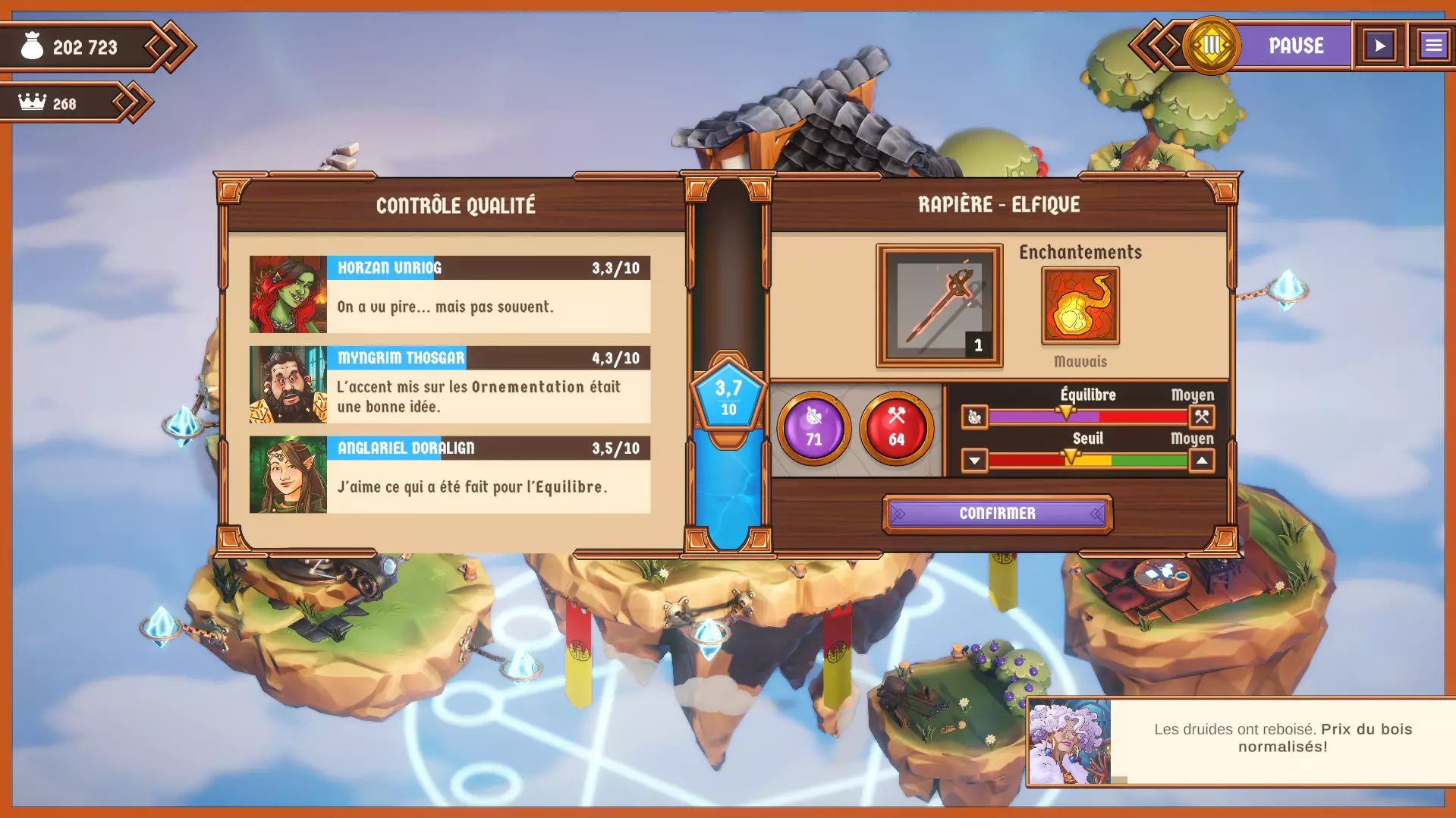Inspect the fire enchantment icon
Screen dimensions: 1456x818
1080,306
